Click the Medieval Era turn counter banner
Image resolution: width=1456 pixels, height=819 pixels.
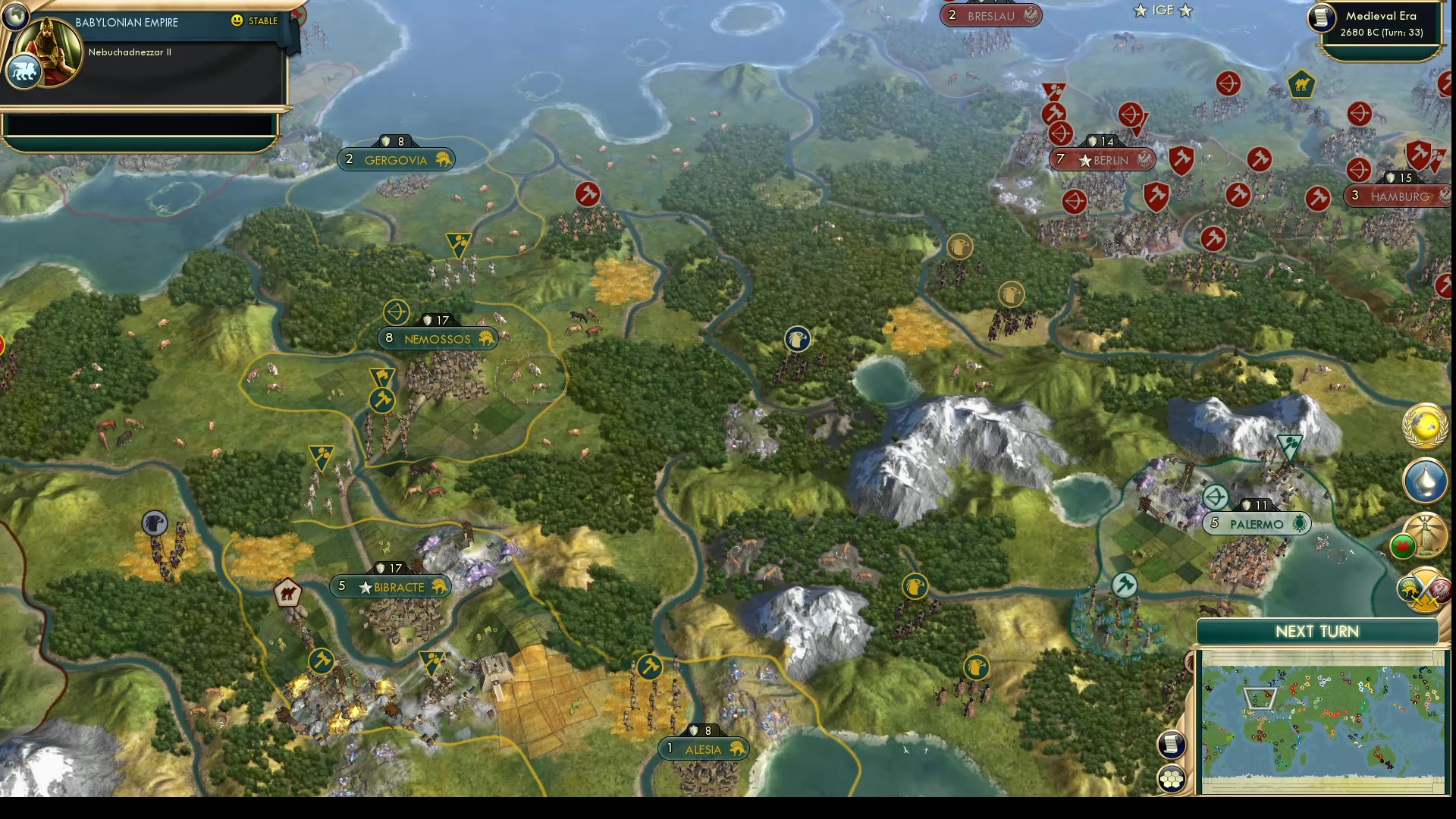click(x=1382, y=25)
